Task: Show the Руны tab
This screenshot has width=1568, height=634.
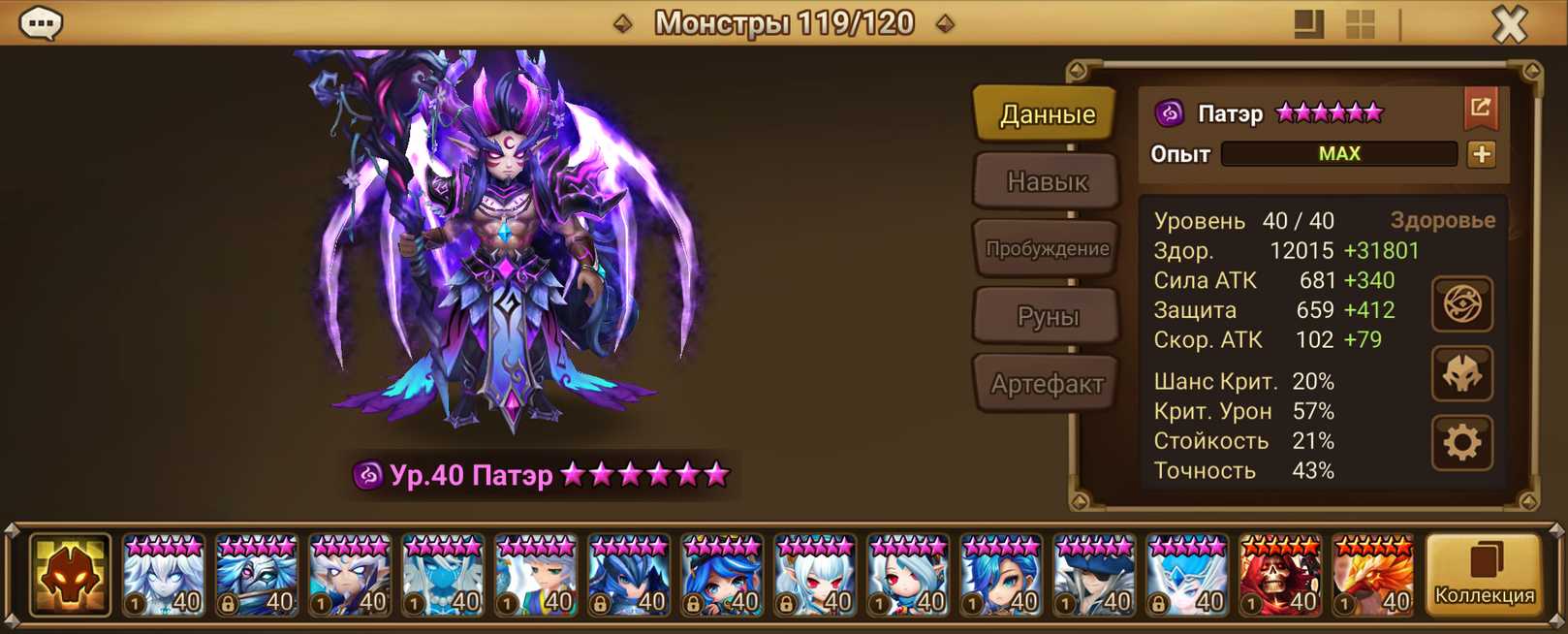Action: 1047,316
